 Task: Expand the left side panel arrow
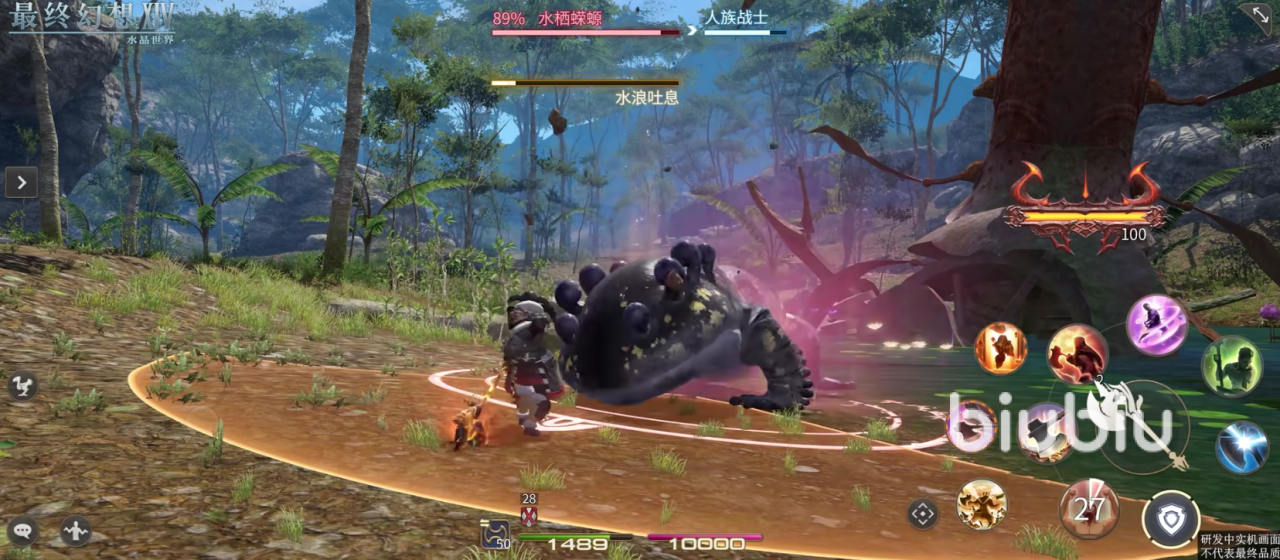coord(21,182)
